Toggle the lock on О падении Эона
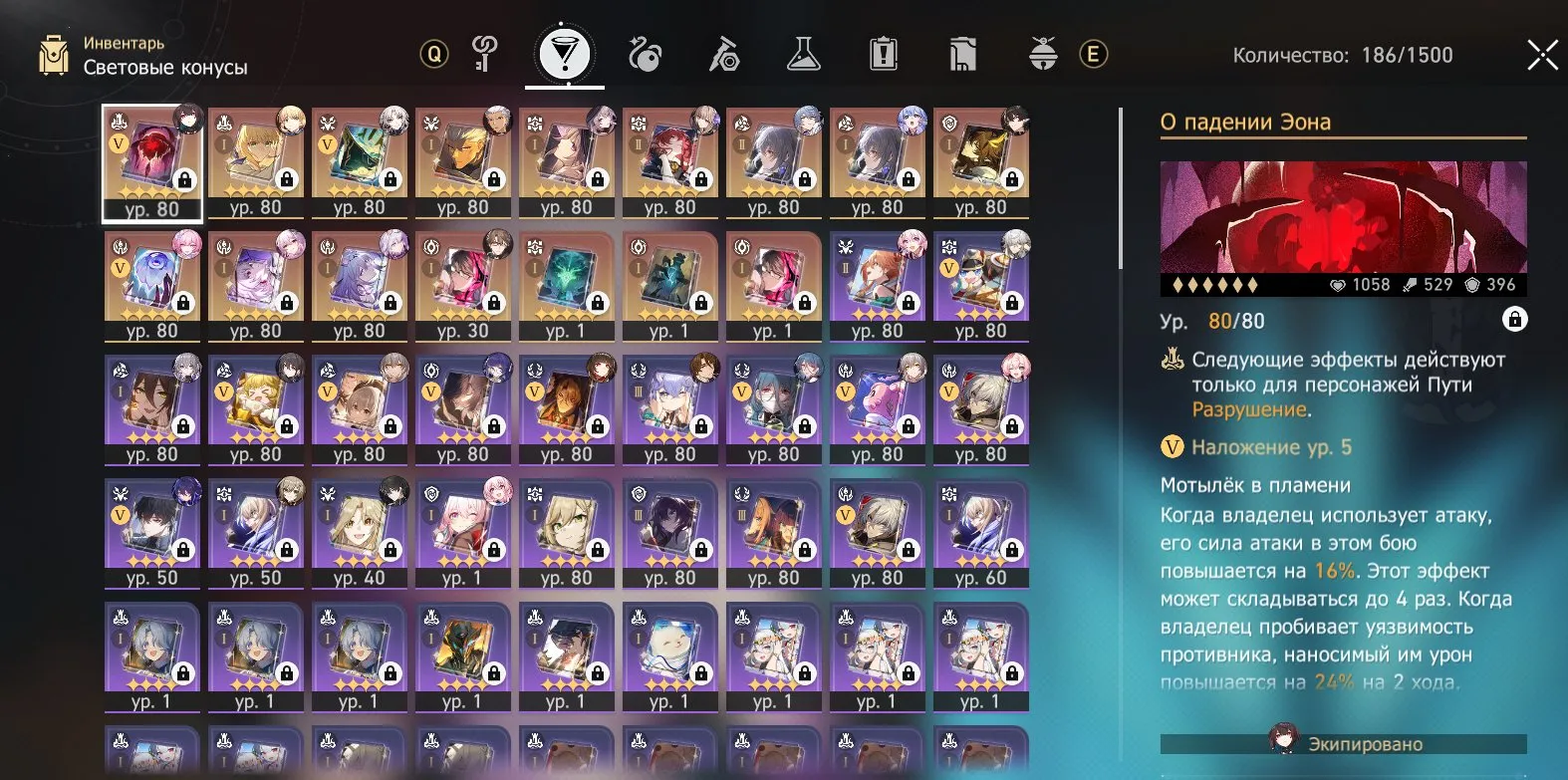This screenshot has width=1568, height=780. coord(1516,321)
